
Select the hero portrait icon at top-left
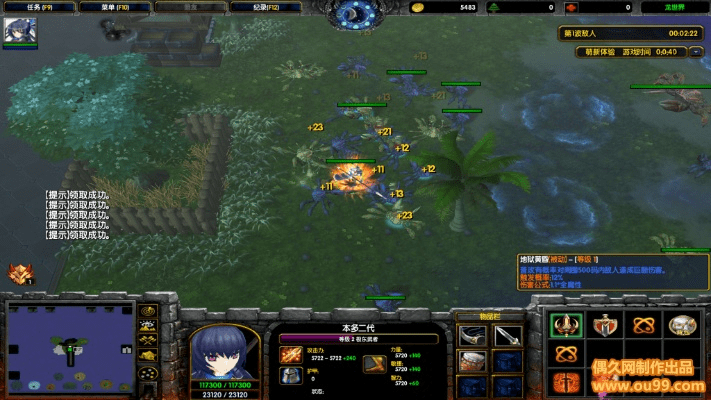(x=20, y=31)
